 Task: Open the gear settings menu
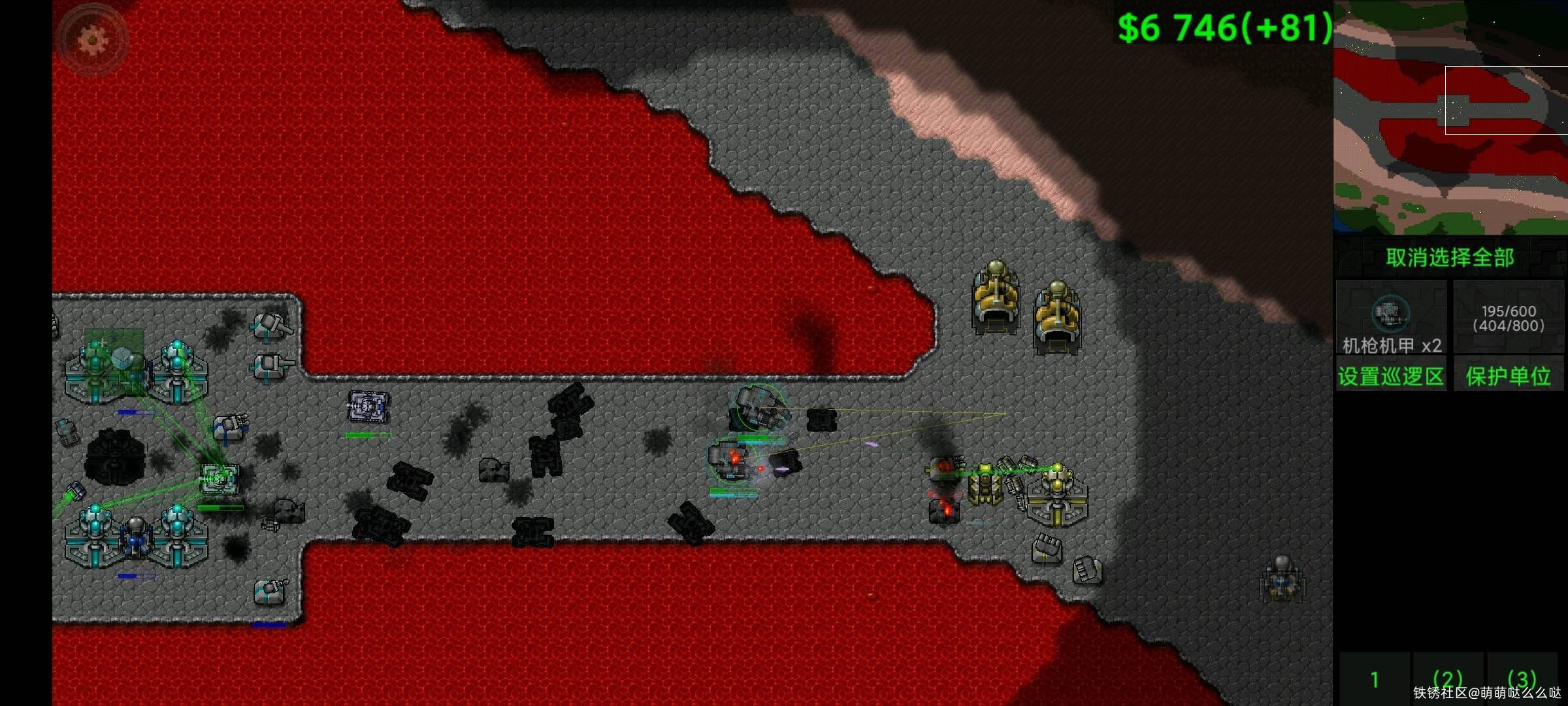pyautogui.click(x=92, y=40)
